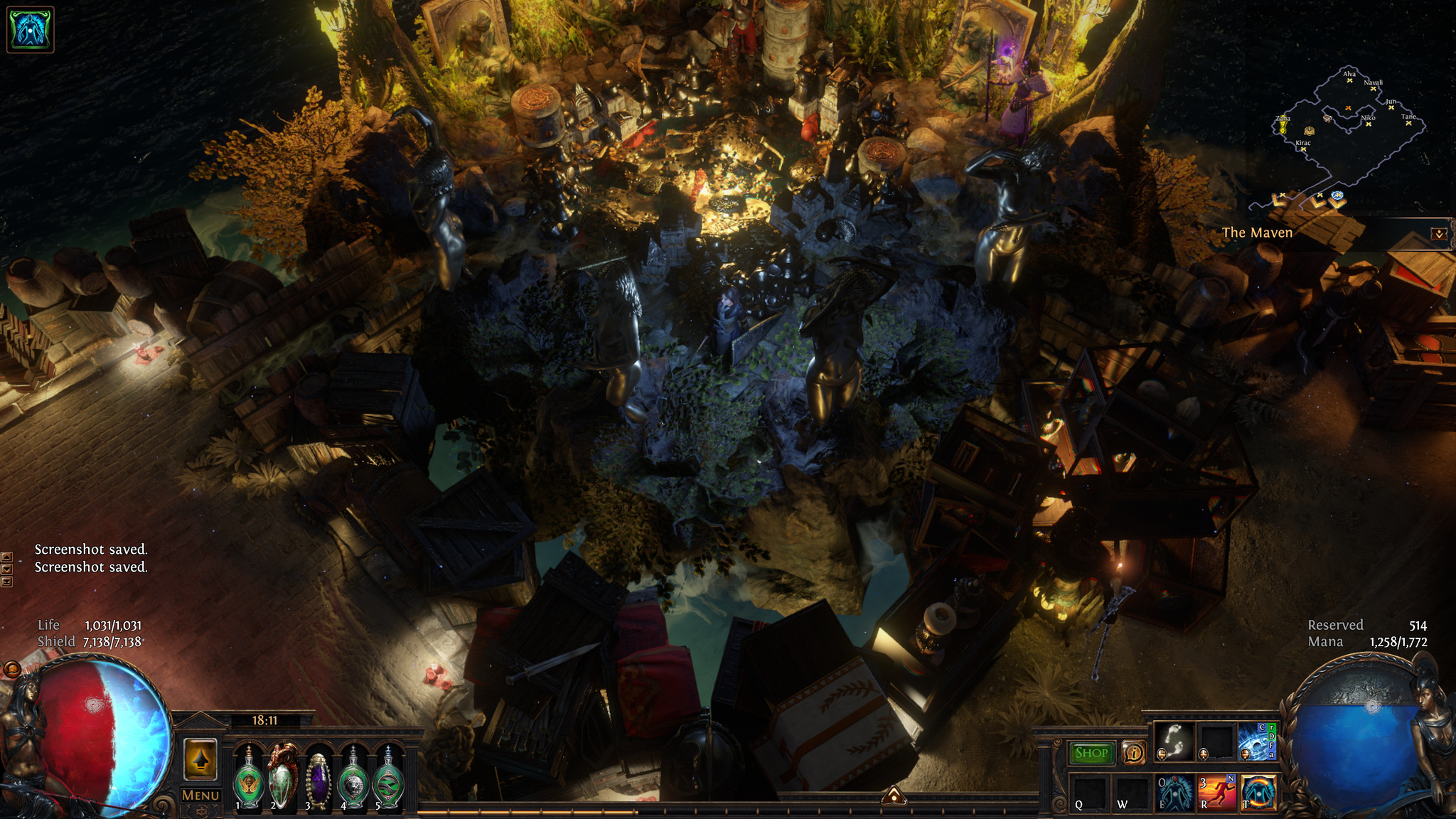Open the green Shop button
Viewport: 1456px width, 819px height.
pyautogui.click(x=1091, y=753)
